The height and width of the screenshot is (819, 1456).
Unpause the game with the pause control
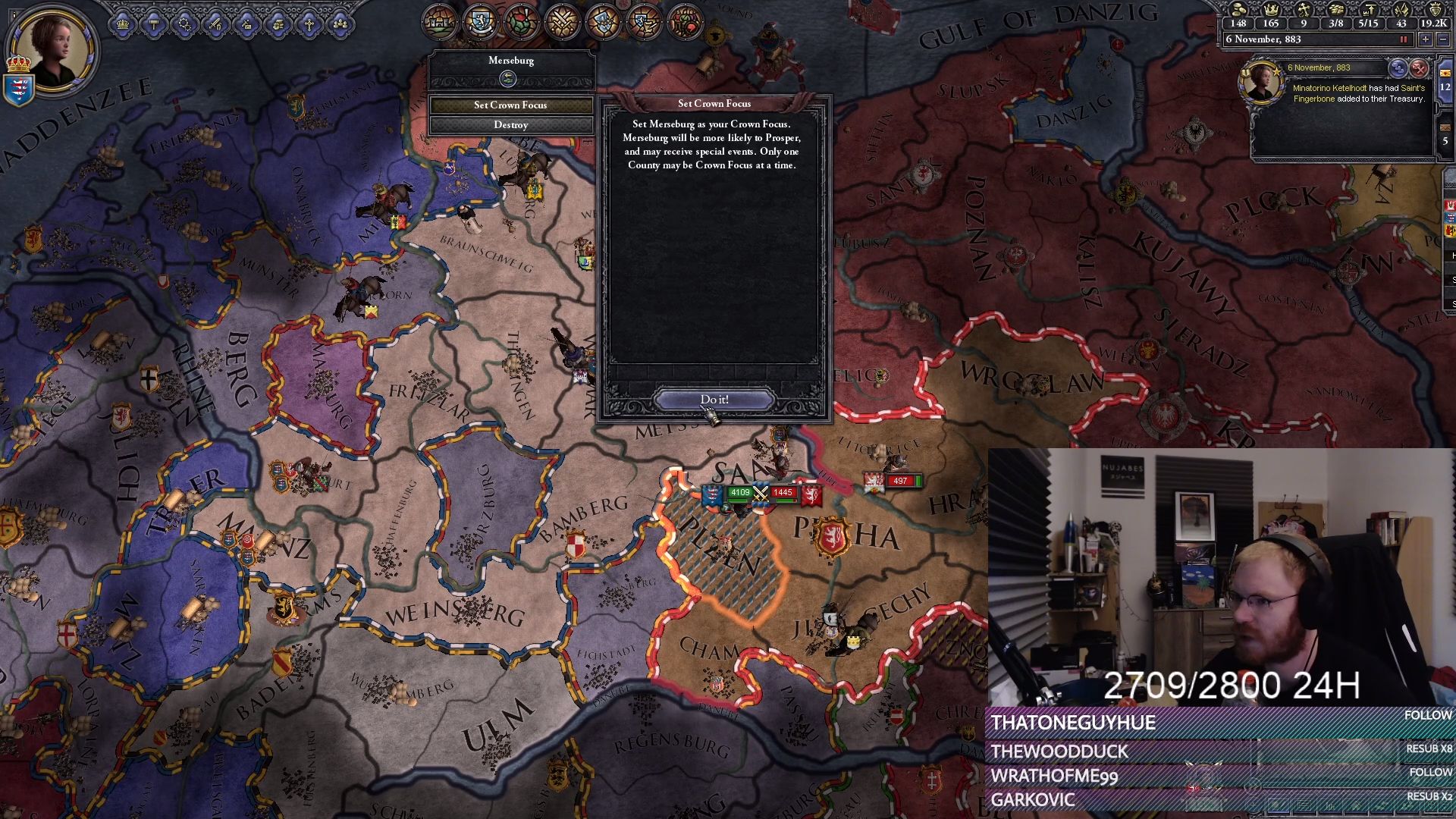point(1404,39)
